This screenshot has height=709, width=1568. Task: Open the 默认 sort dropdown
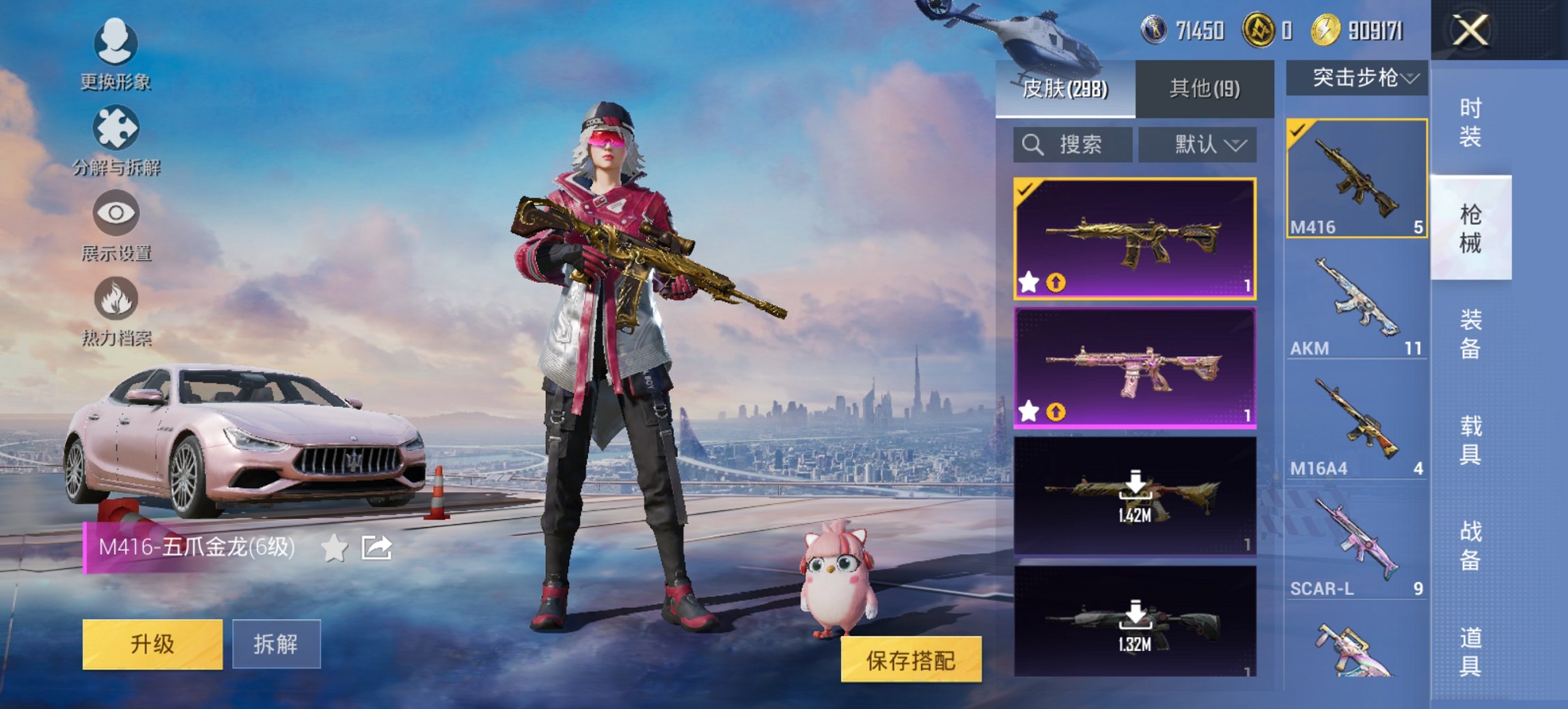click(x=1198, y=144)
